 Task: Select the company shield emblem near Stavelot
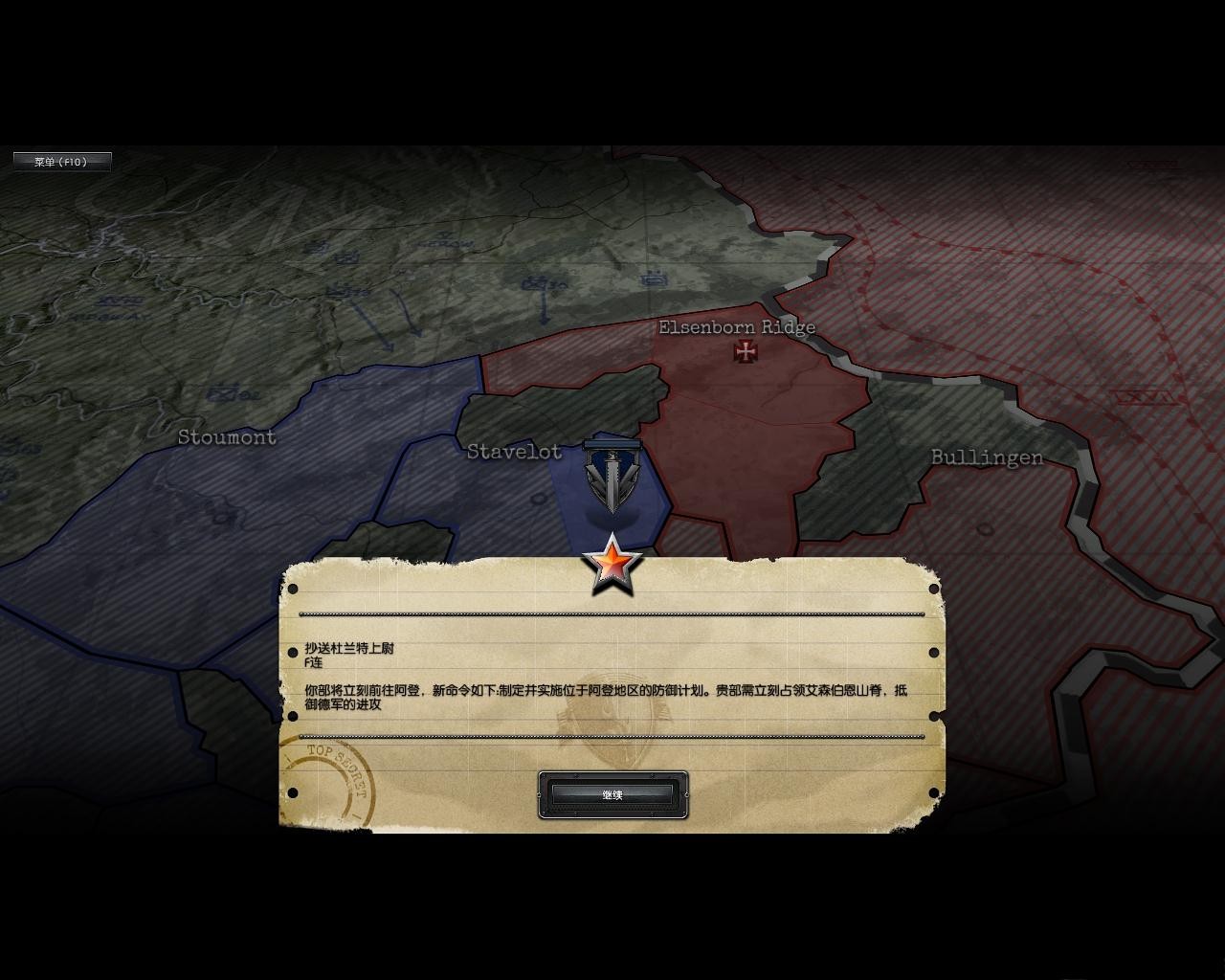click(x=612, y=479)
